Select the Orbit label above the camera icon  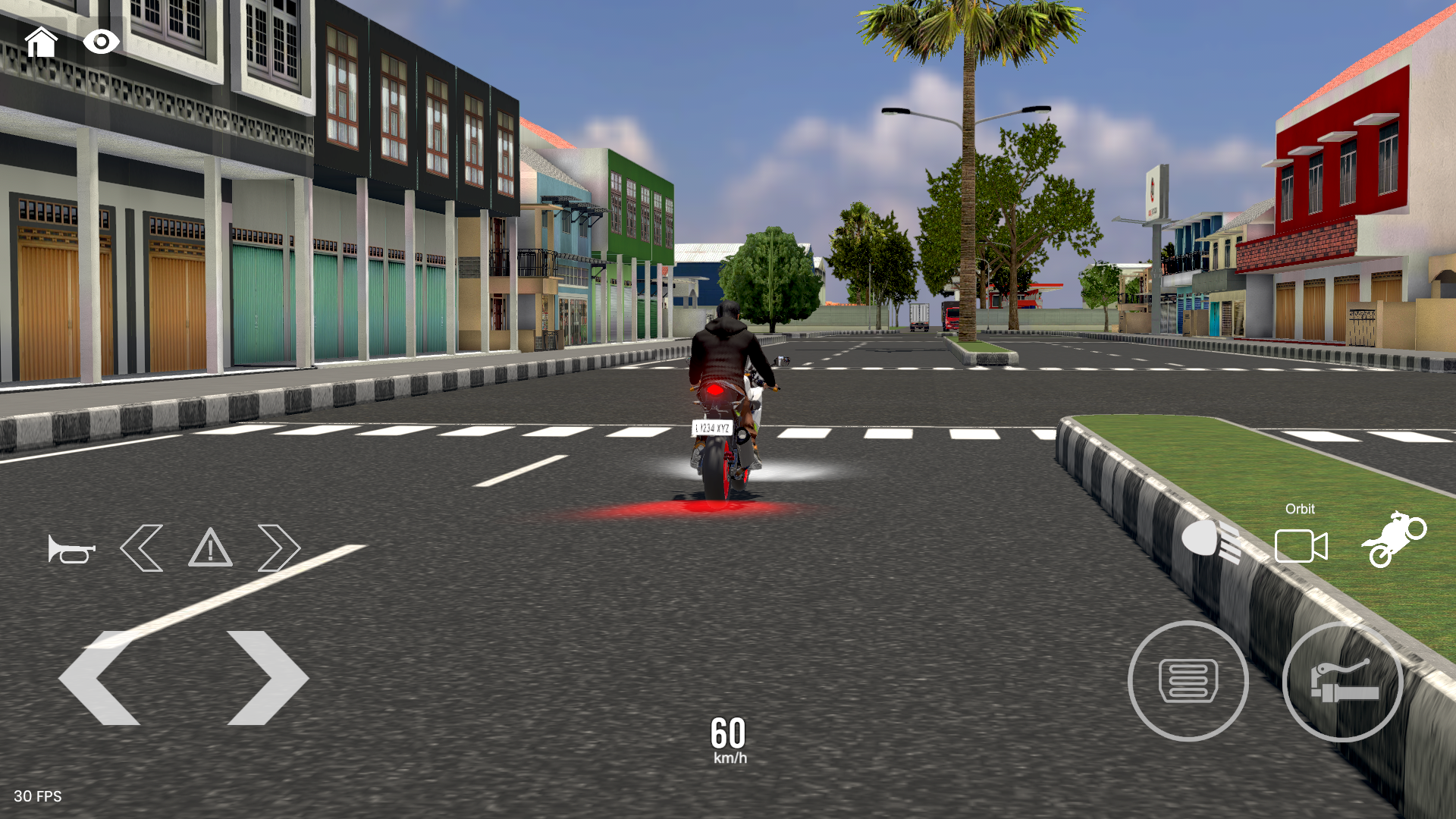click(x=1300, y=509)
